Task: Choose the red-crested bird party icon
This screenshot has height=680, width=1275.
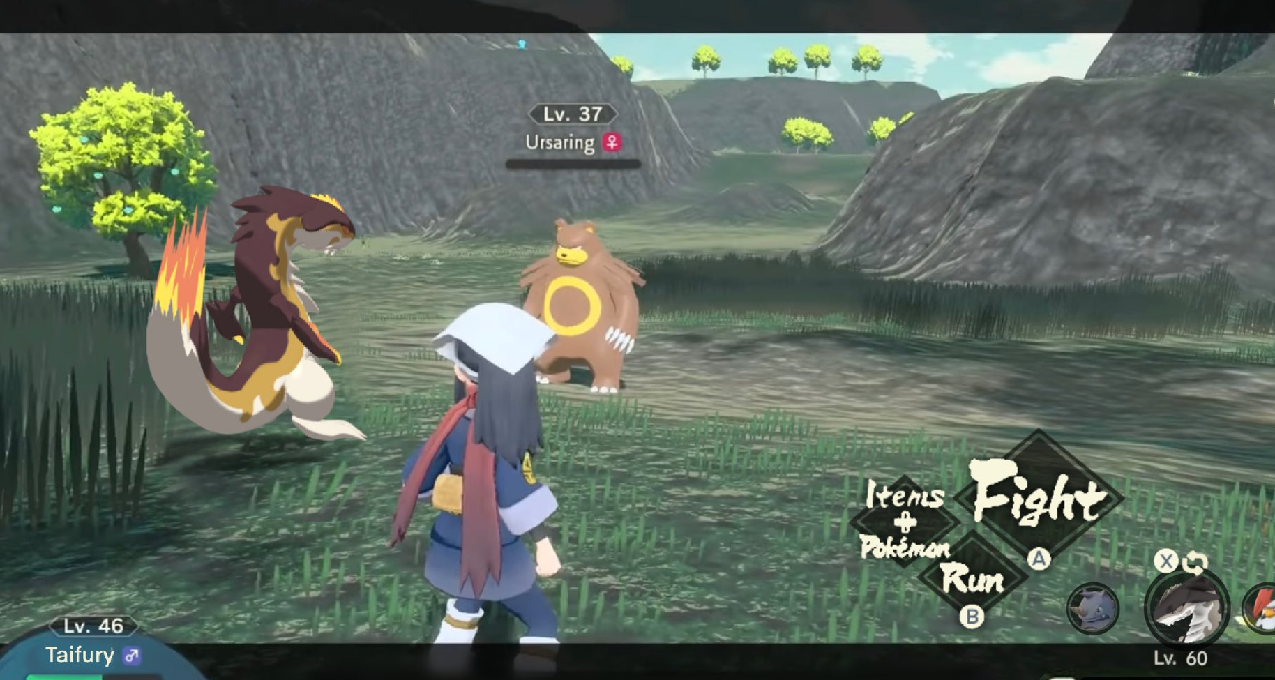Action: tap(1260, 608)
